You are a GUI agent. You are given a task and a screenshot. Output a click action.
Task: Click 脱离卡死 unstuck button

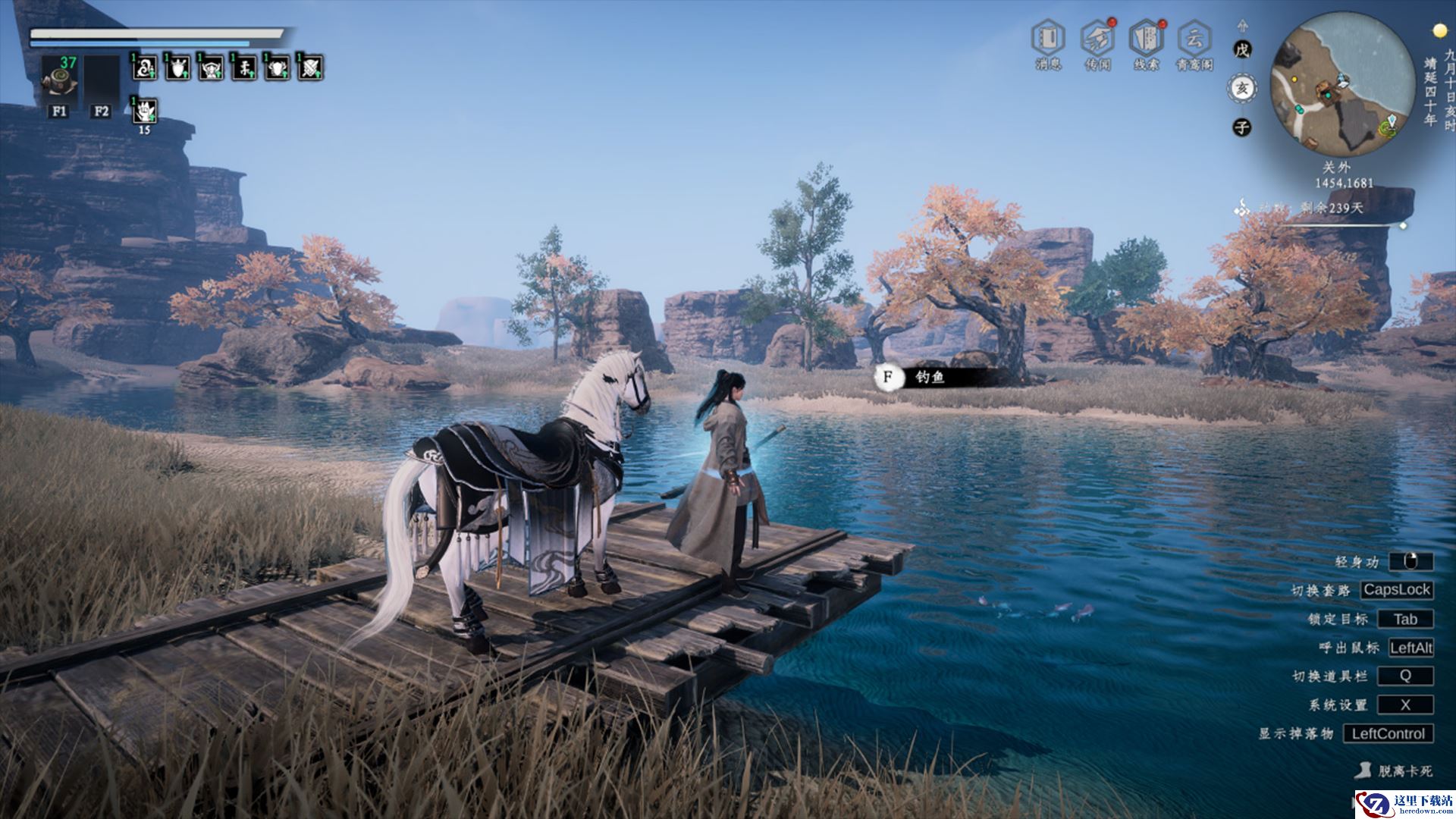(1395, 770)
